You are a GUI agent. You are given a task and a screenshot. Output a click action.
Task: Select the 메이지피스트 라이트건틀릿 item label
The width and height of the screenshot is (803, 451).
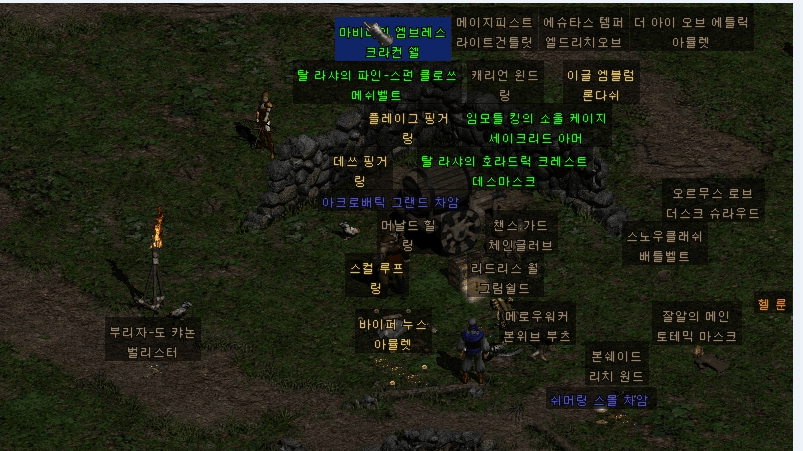click(494, 32)
